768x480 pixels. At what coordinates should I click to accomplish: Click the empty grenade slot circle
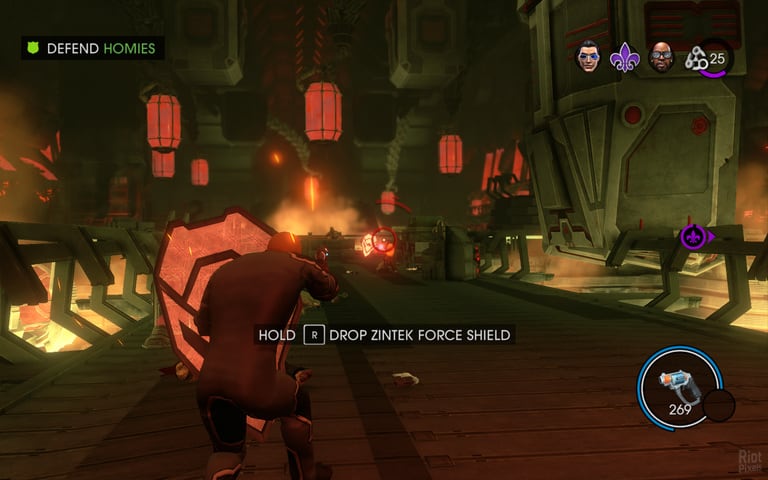click(x=718, y=405)
